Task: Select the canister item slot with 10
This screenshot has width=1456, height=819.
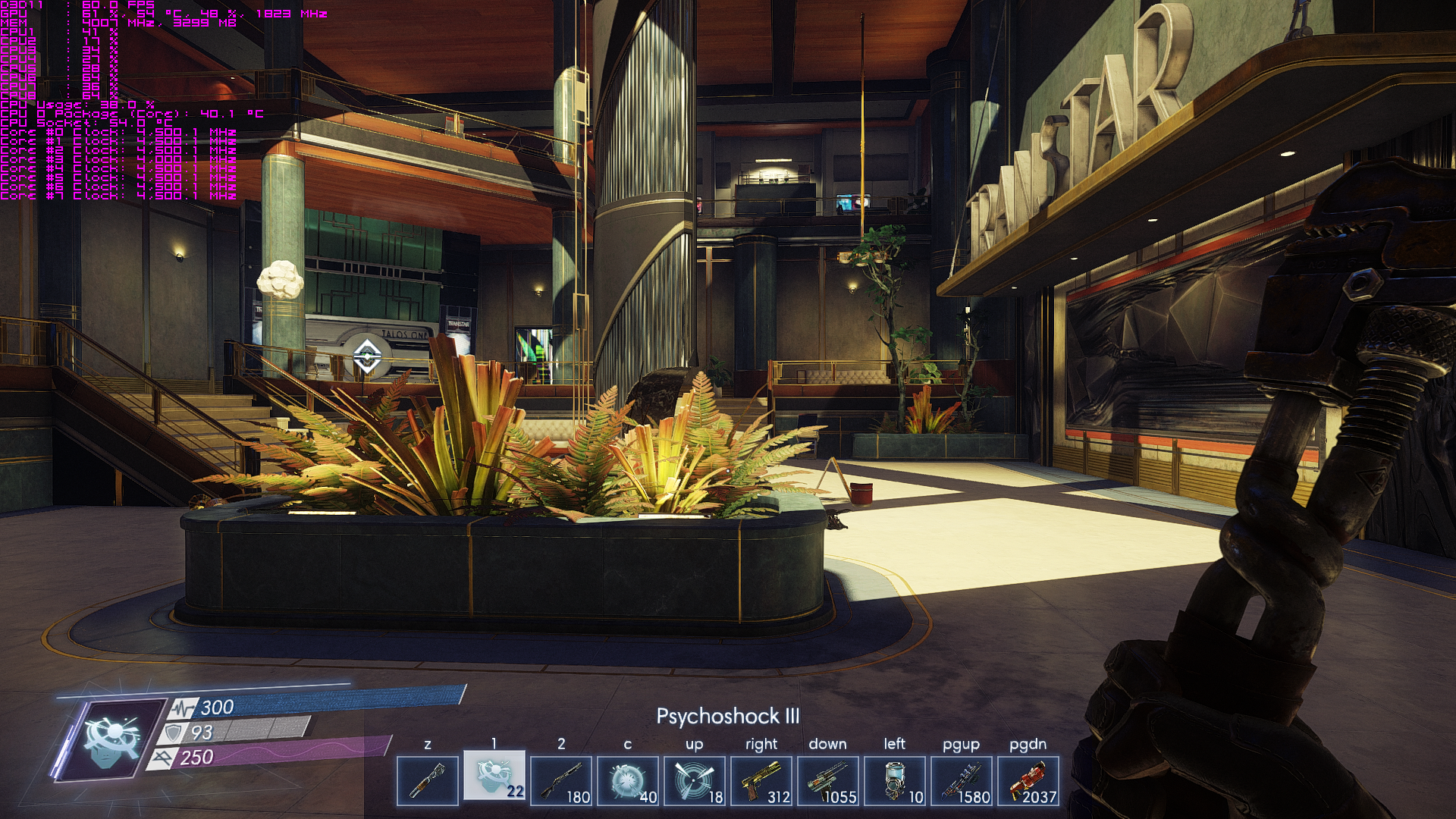Action: (x=895, y=780)
